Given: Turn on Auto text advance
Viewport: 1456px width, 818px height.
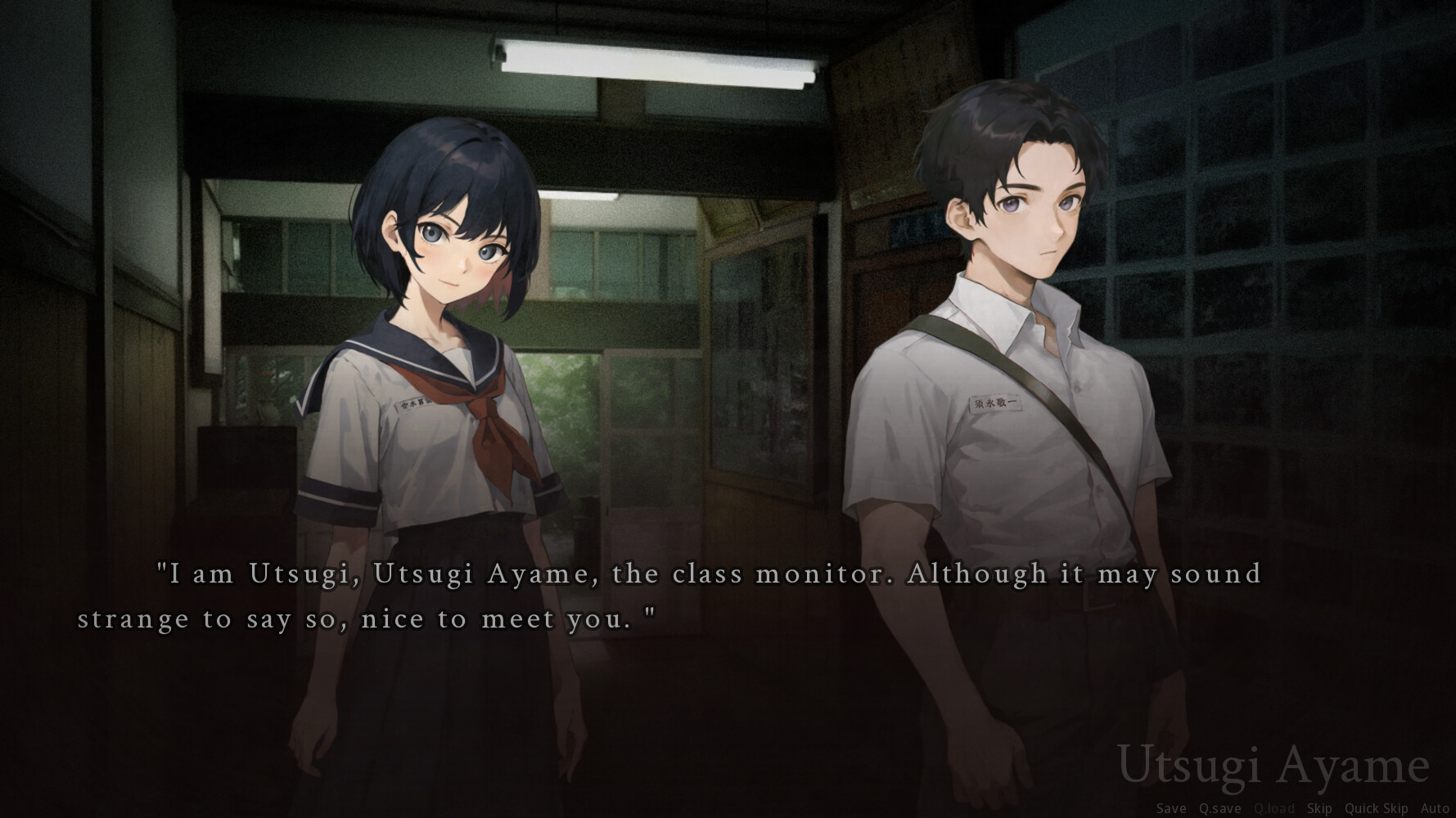Looking at the screenshot, I should click(x=1435, y=808).
